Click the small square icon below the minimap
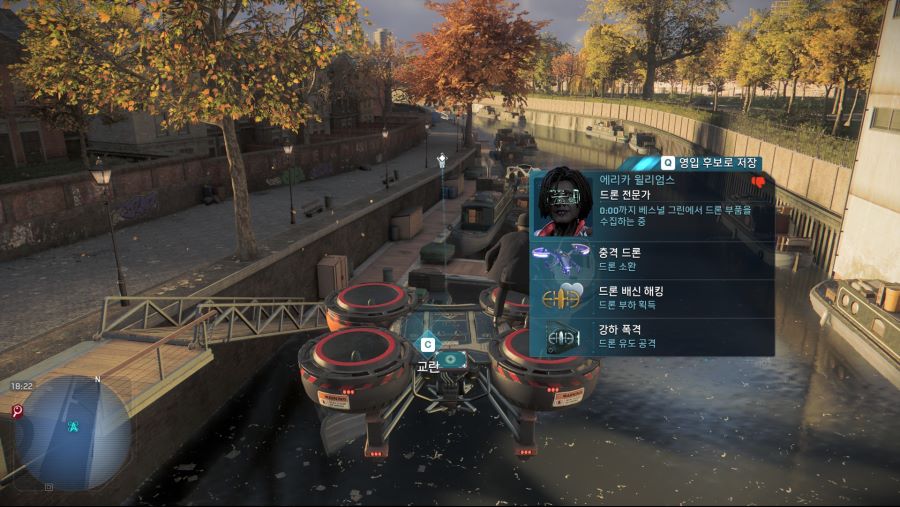The height and width of the screenshot is (507, 900). 47,487
